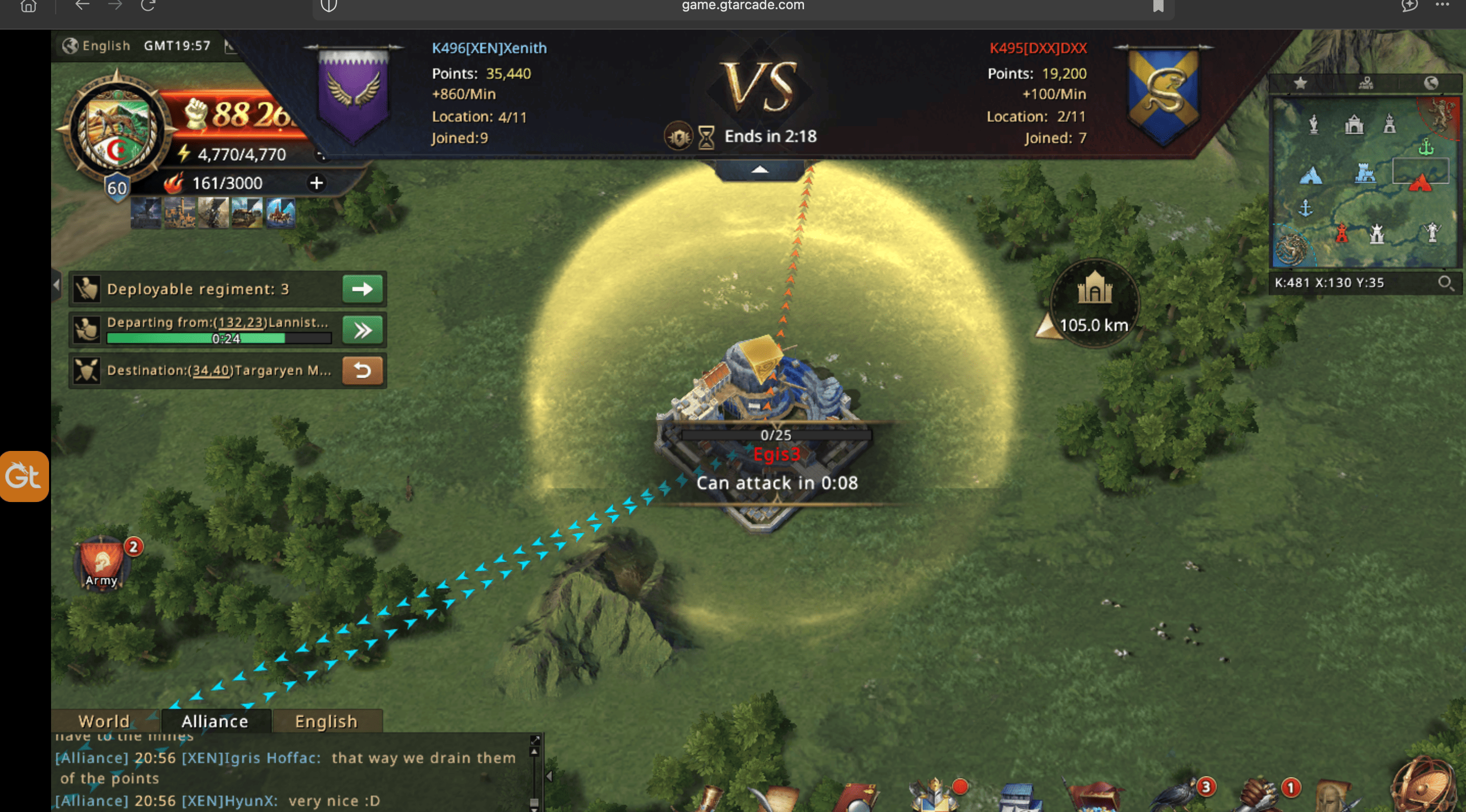Open the minimap globe world tab

click(x=1431, y=84)
